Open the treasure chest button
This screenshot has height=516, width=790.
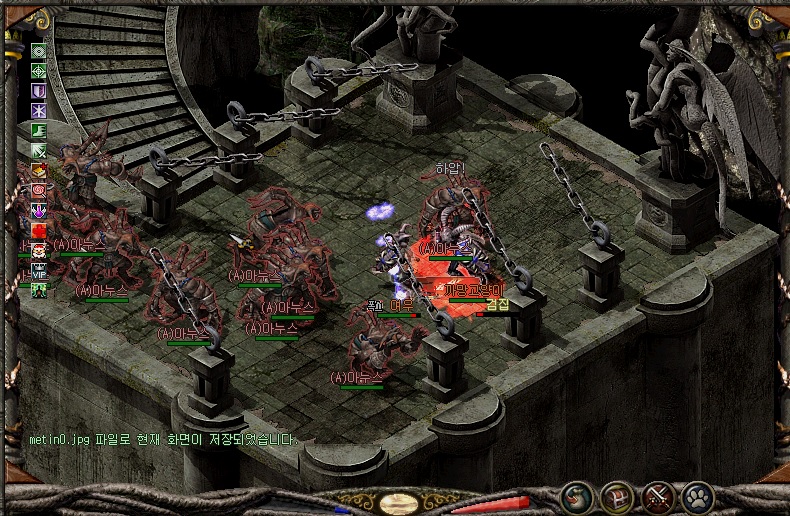616,495
